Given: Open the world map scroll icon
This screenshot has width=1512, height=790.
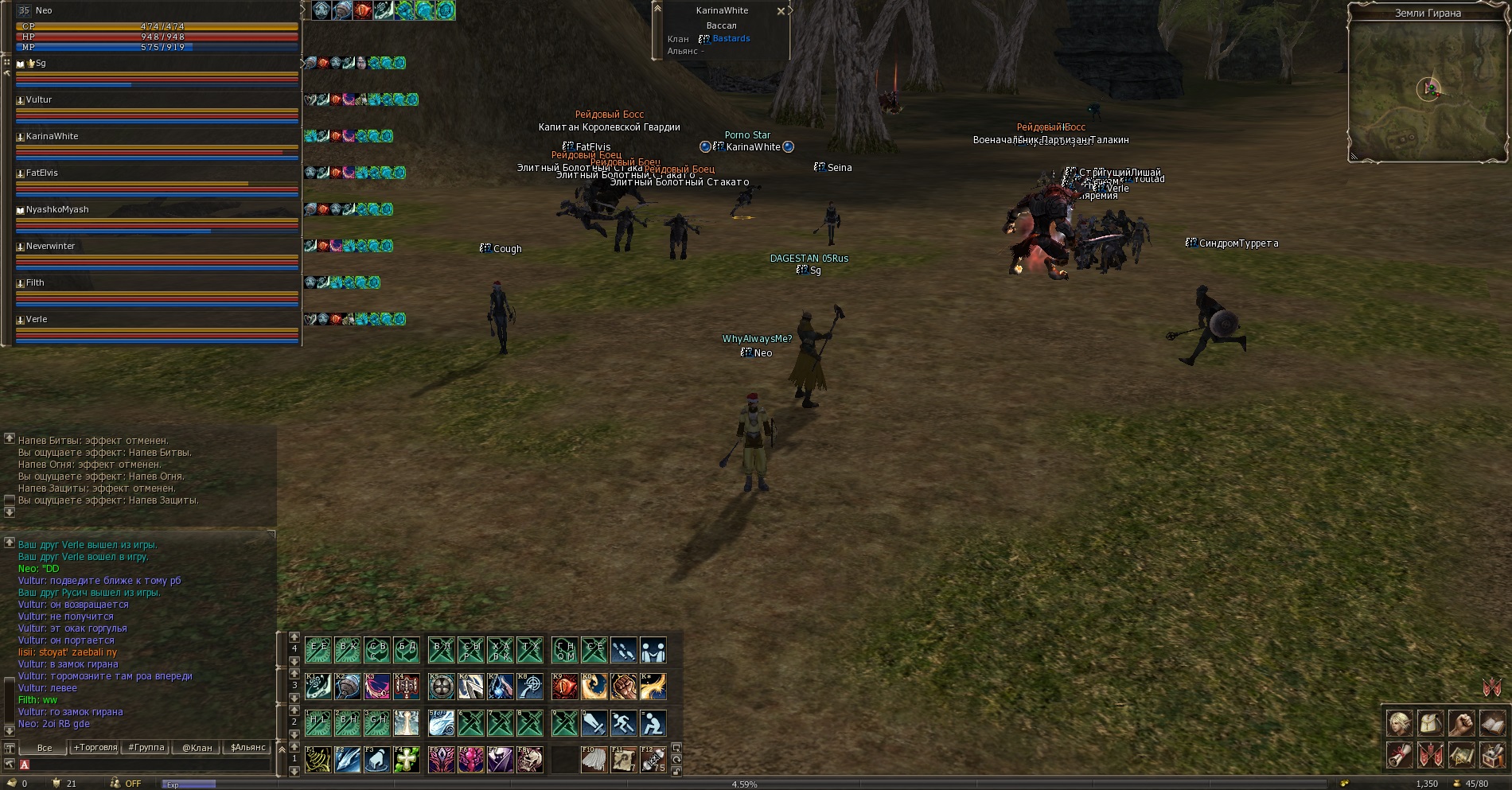Looking at the screenshot, I should click(1461, 754).
